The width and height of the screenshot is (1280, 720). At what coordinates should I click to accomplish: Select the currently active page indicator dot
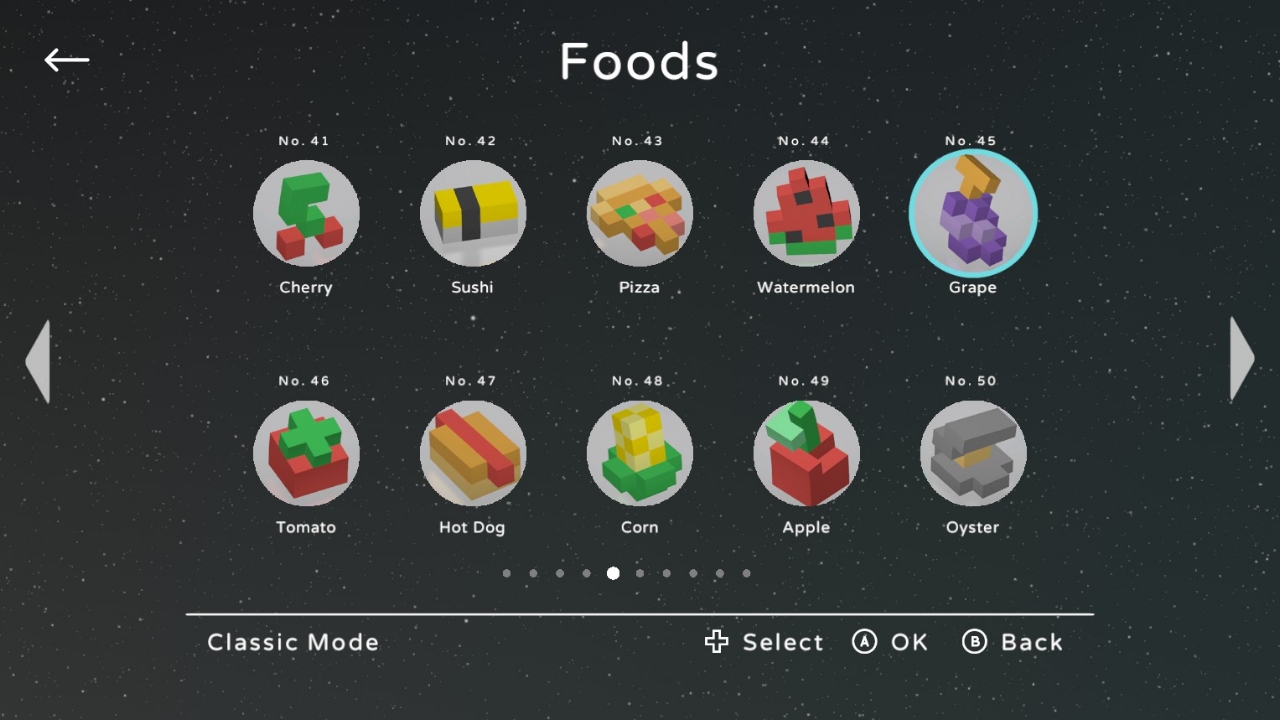point(613,573)
